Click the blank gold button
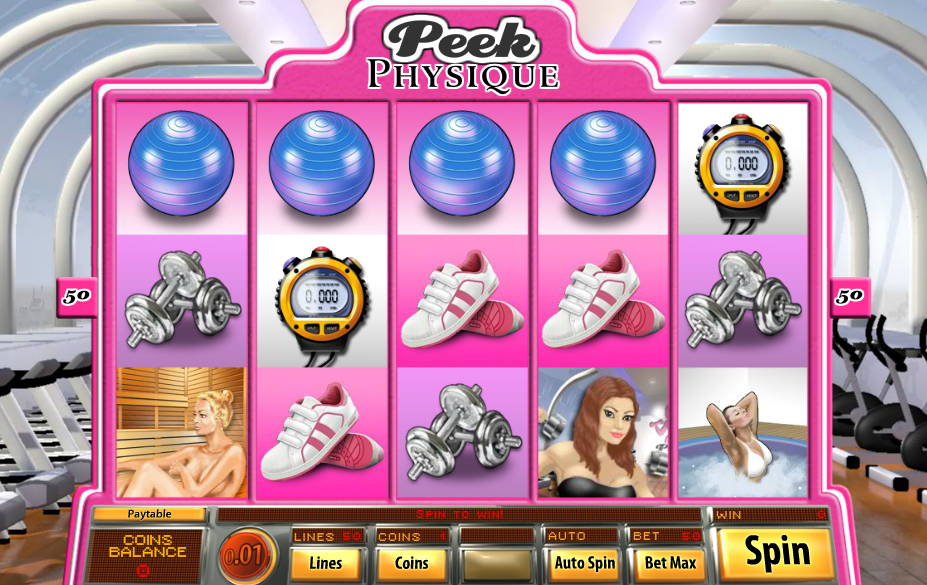Screen dimensions: 927x585 point(497,563)
